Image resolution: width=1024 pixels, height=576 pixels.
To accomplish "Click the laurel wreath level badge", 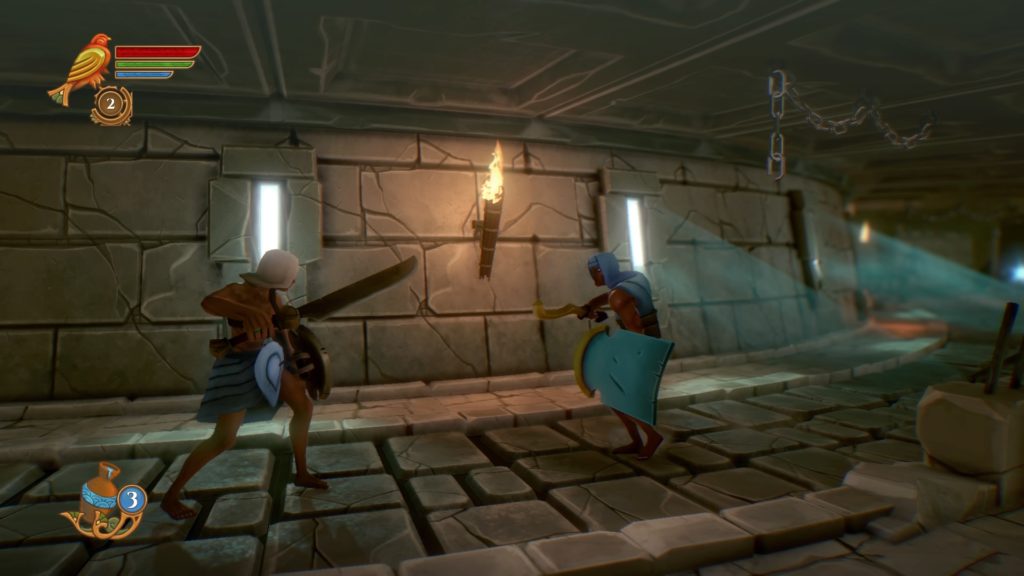I will (111, 106).
